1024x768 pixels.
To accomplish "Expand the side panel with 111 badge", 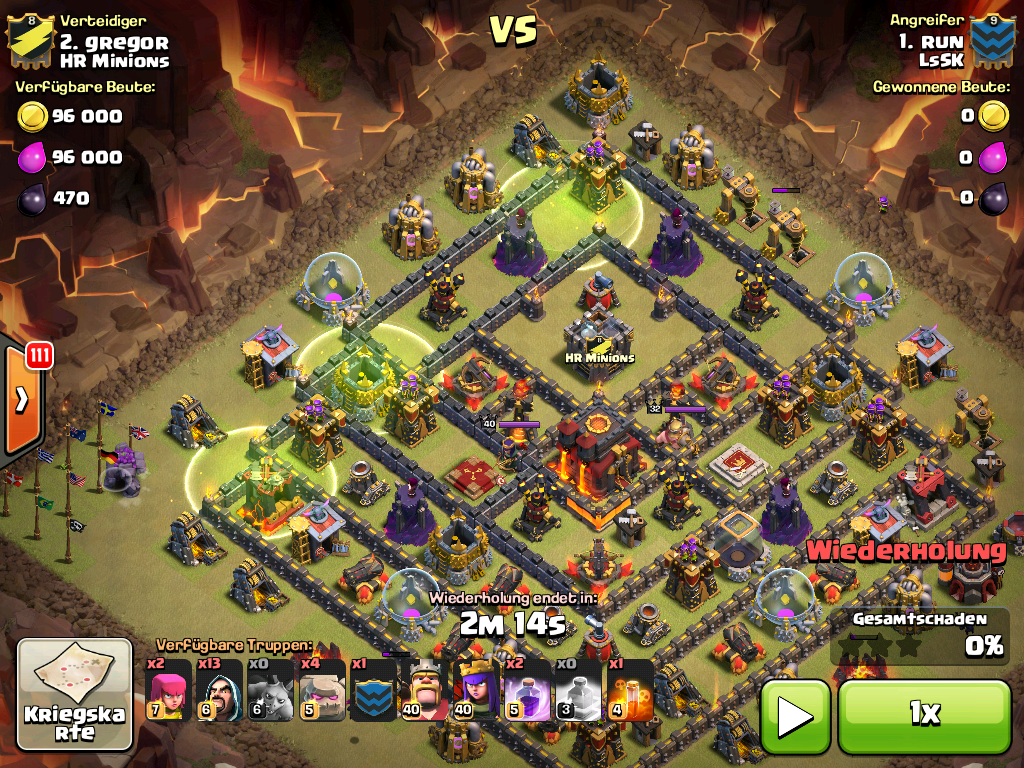I will point(22,400).
